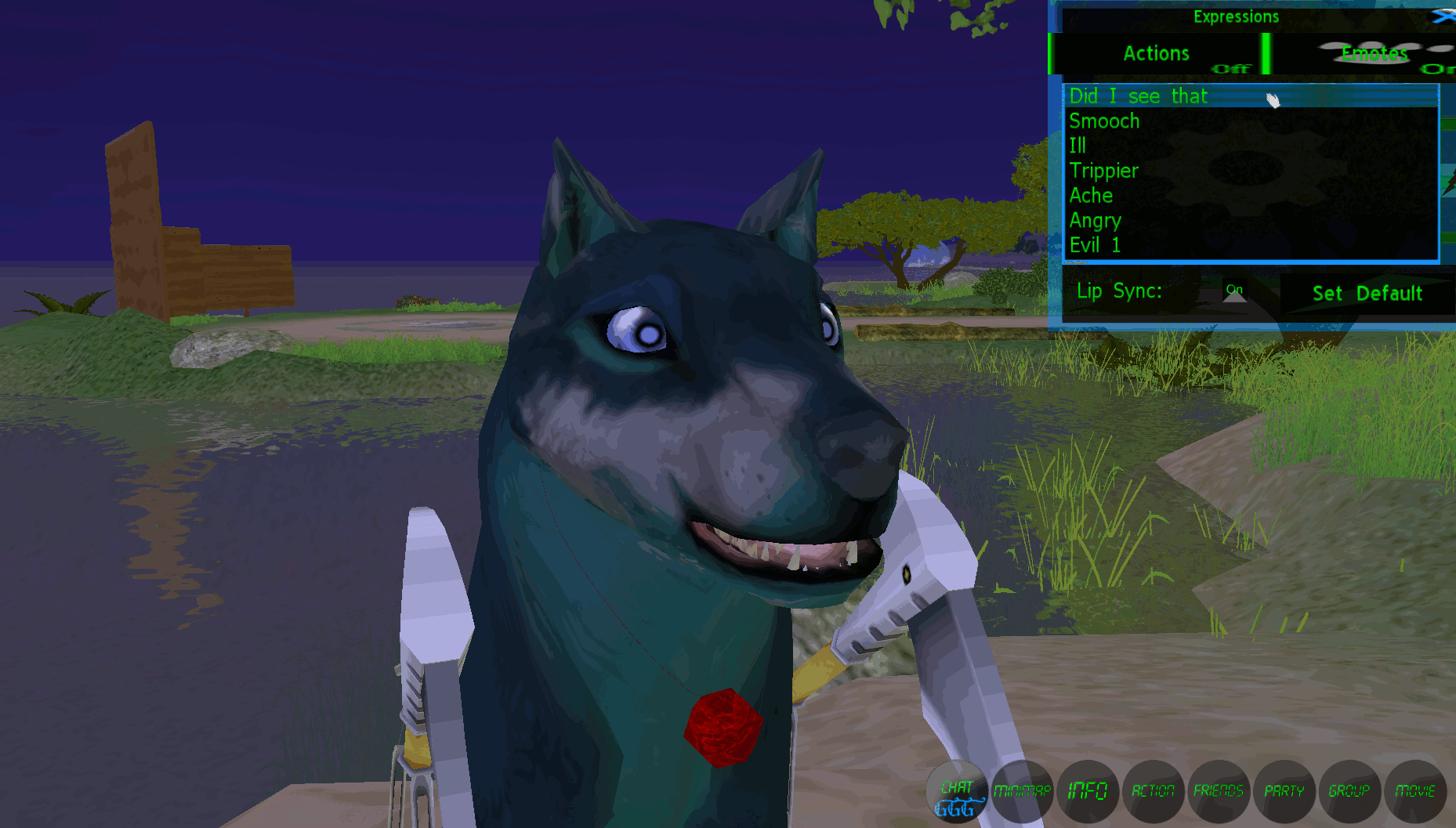This screenshot has height=828, width=1456.
Task: Select the Trippier expression
Action: 1105,170
